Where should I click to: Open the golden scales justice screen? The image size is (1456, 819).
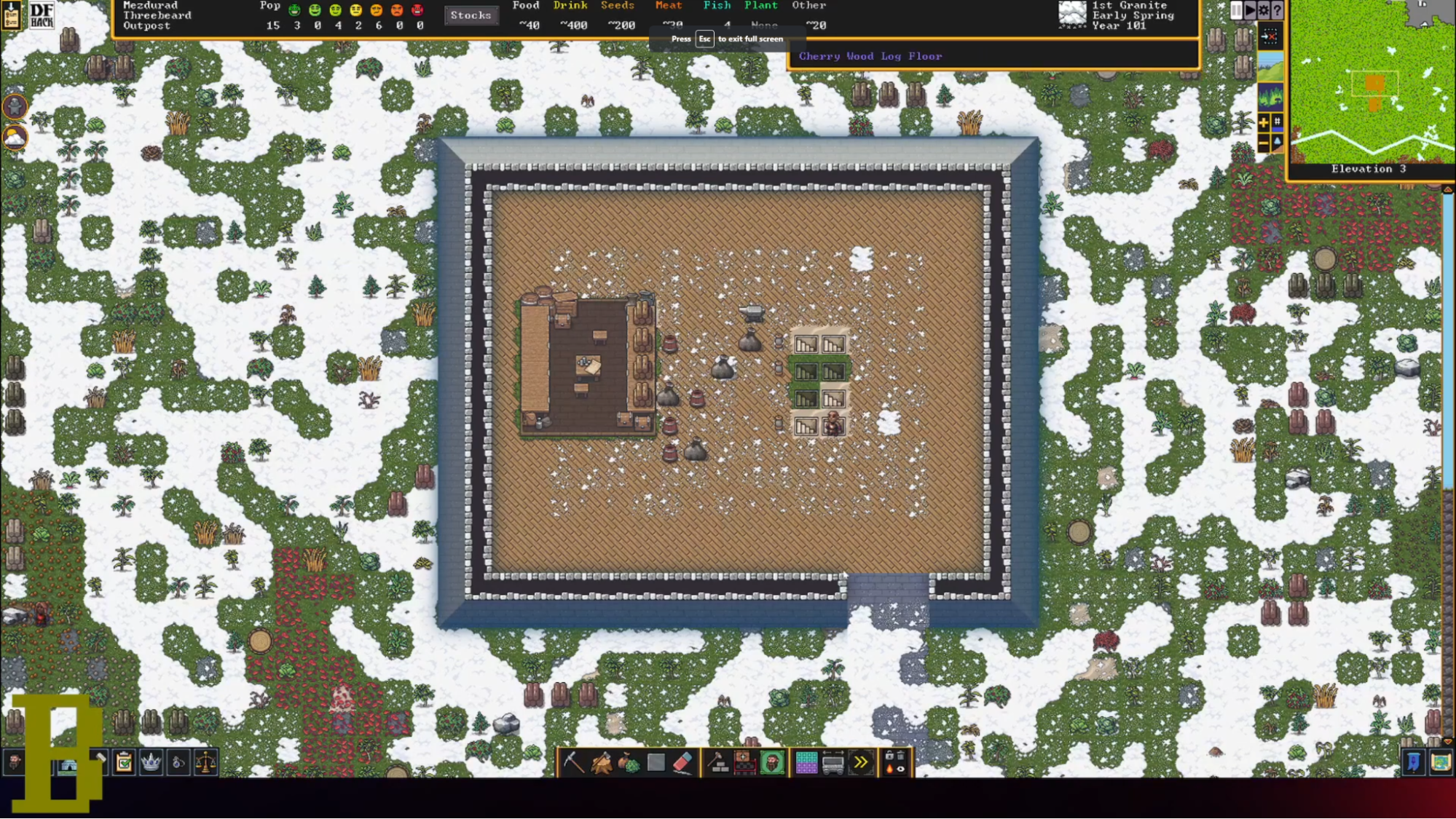(206, 762)
